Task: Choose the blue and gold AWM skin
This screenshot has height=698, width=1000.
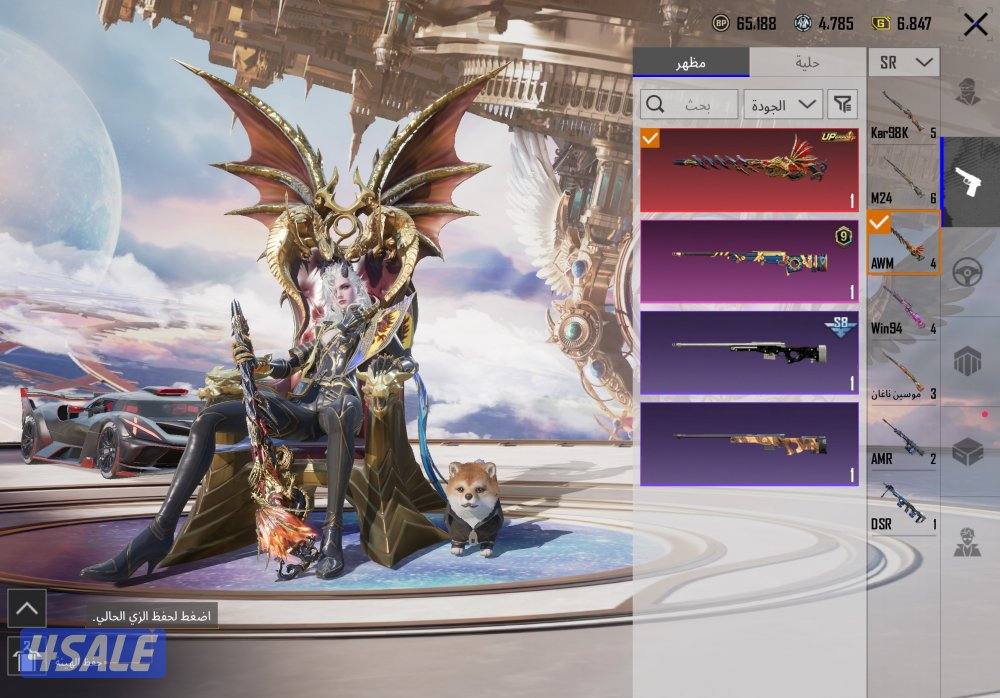Action: click(749, 261)
